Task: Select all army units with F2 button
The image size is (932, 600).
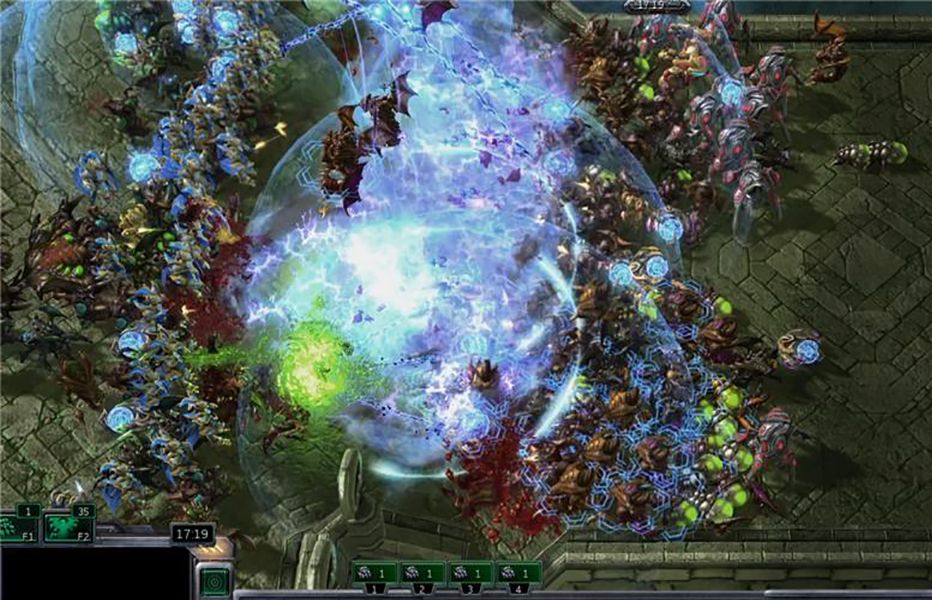Action: (68, 525)
